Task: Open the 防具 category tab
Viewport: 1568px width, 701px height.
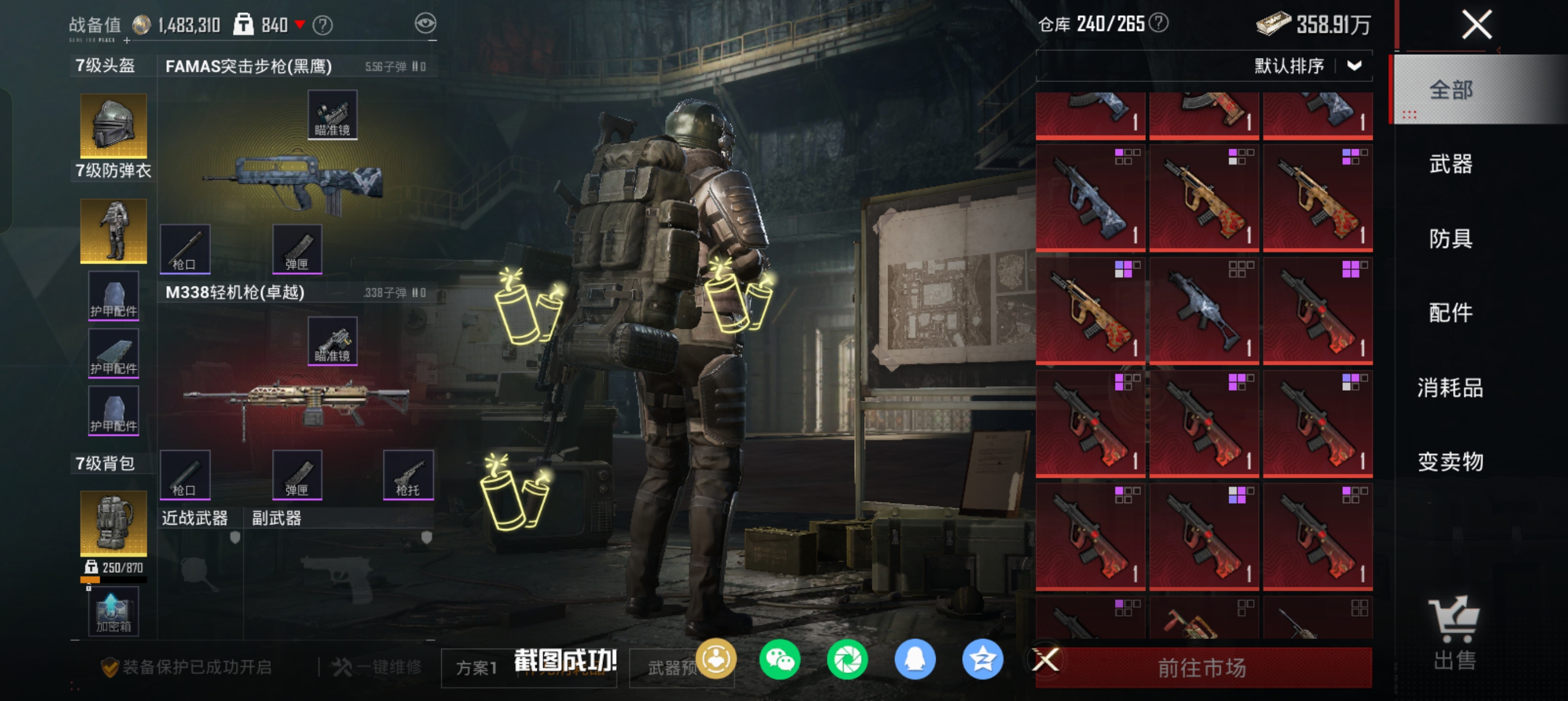Action: point(1450,239)
